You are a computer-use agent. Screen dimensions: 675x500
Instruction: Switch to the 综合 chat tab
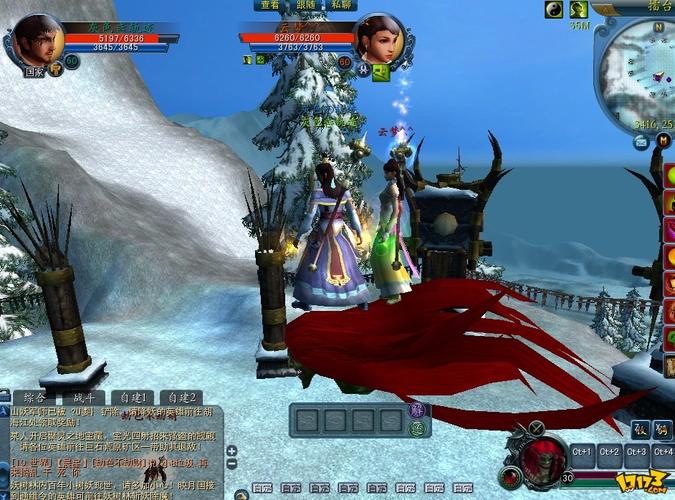[x=27, y=397]
